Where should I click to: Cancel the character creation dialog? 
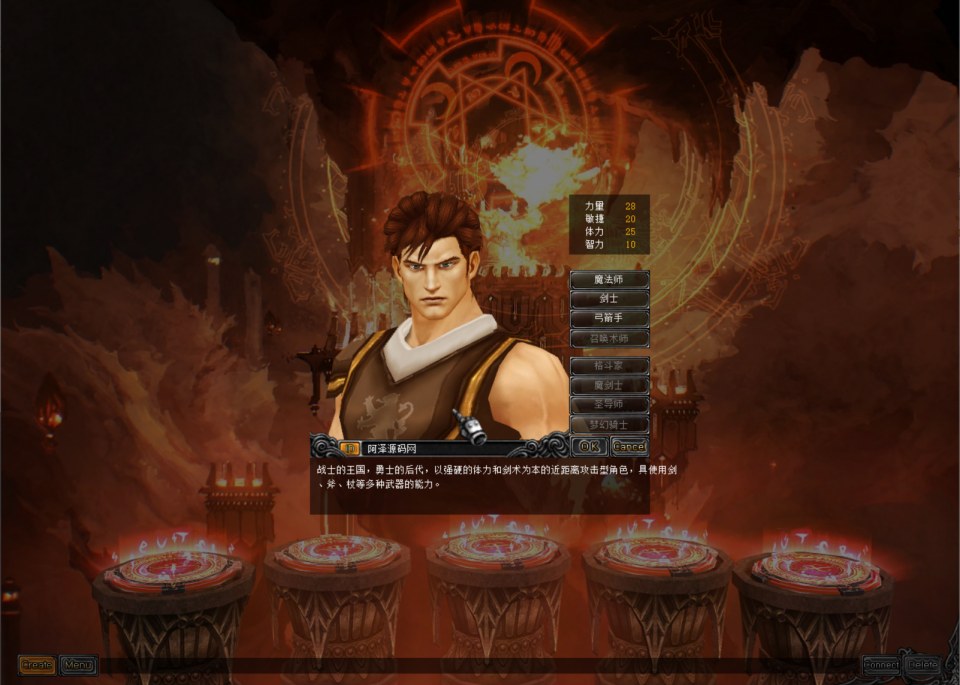(628, 446)
